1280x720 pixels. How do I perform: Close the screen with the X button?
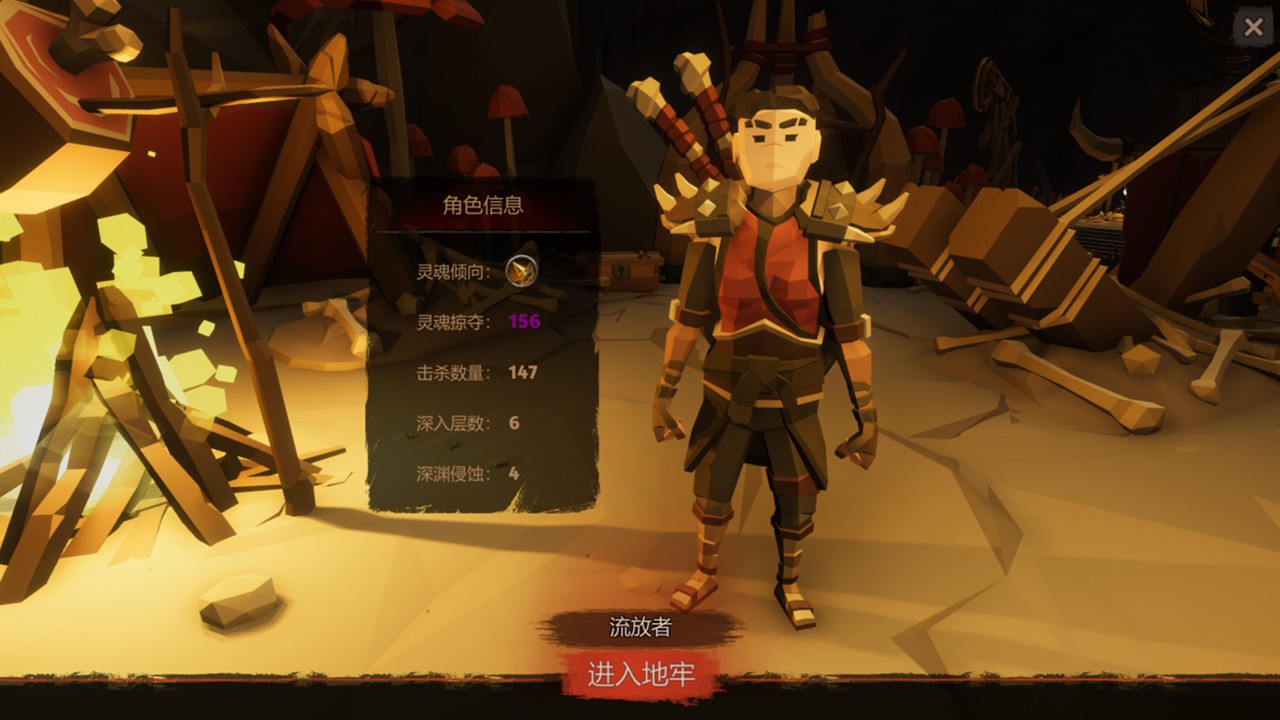(1254, 27)
